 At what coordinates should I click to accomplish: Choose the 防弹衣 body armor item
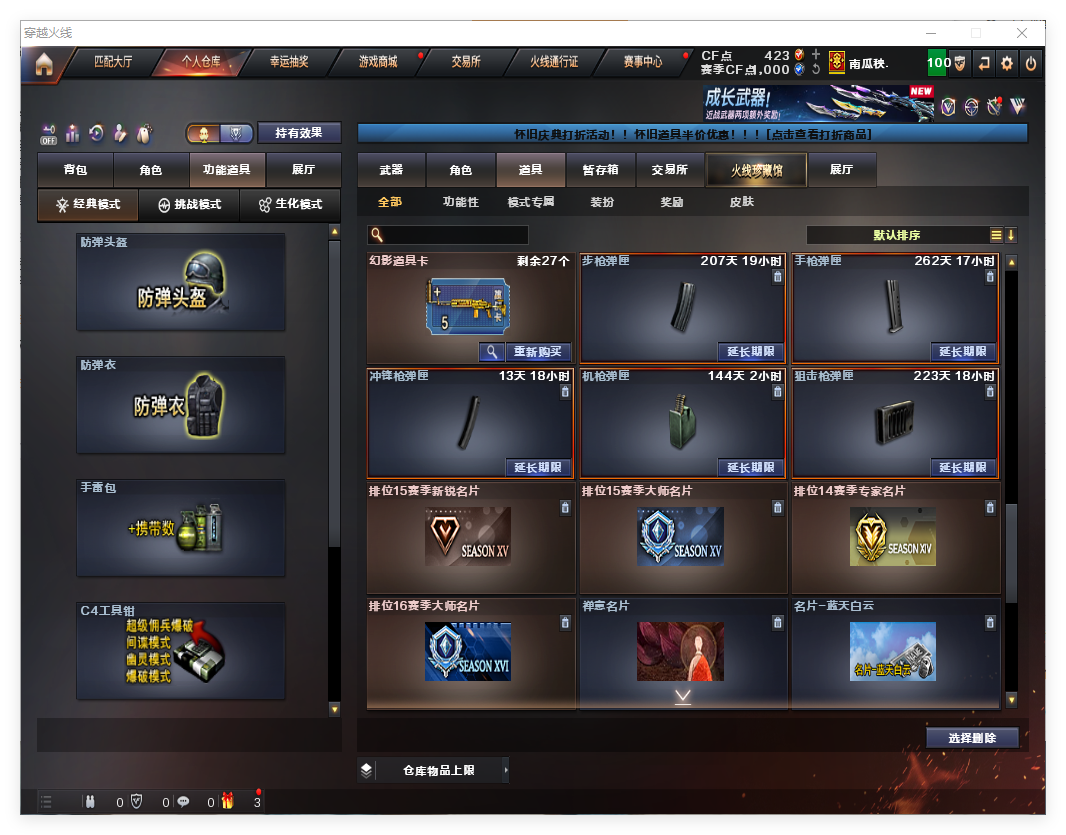[181, 405]
